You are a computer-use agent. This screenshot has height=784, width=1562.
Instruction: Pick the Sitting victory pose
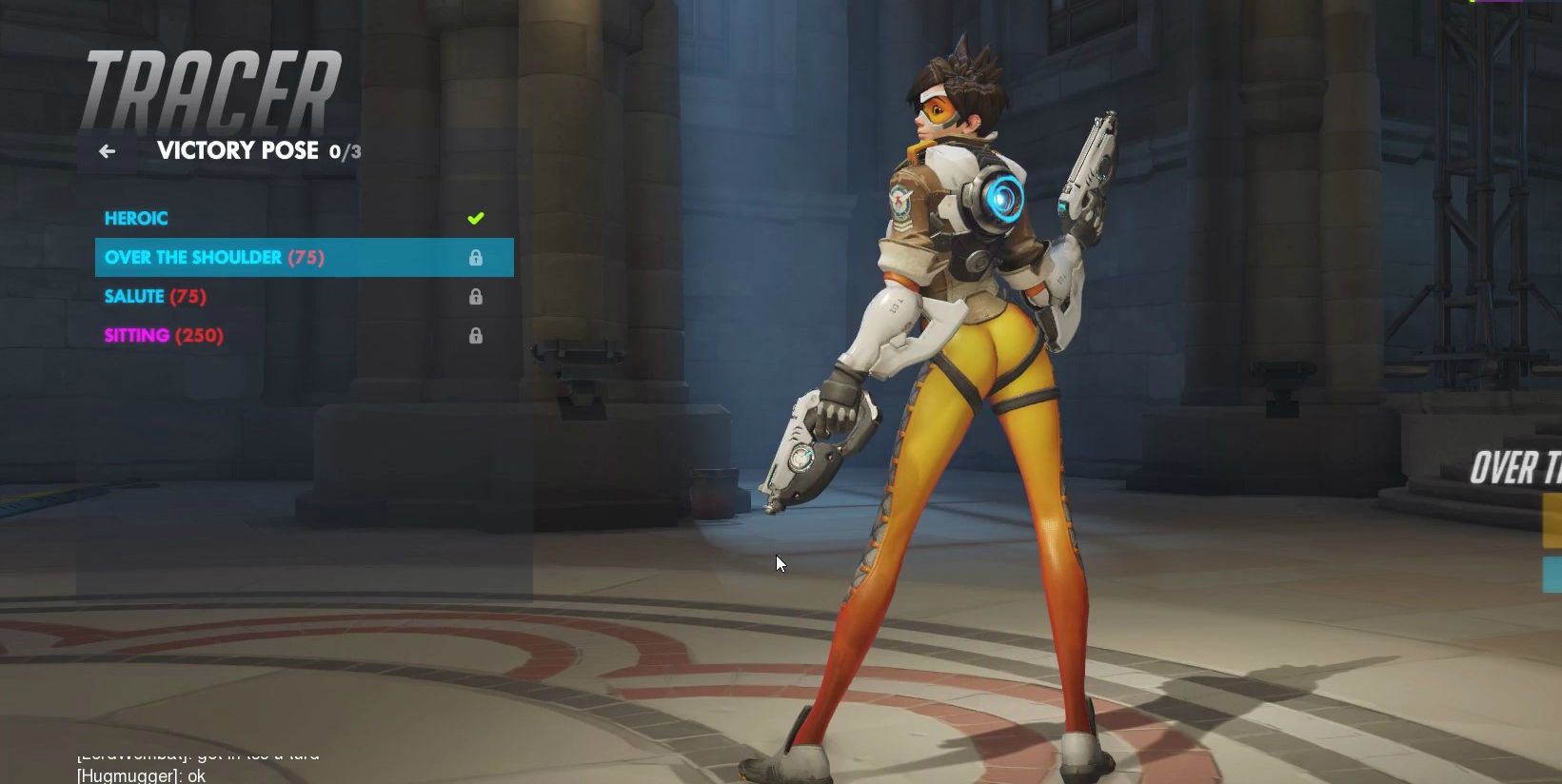click(x=164, y=336)
